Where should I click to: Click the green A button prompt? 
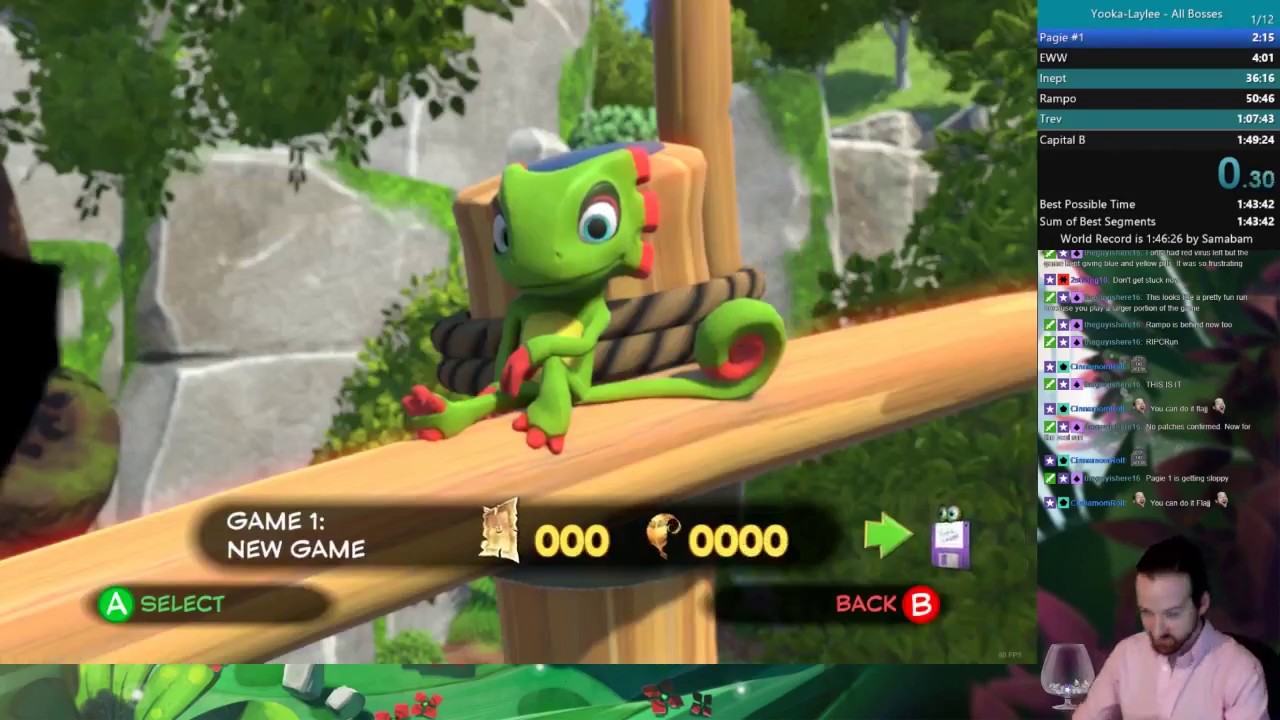click(x=114, y=604)
